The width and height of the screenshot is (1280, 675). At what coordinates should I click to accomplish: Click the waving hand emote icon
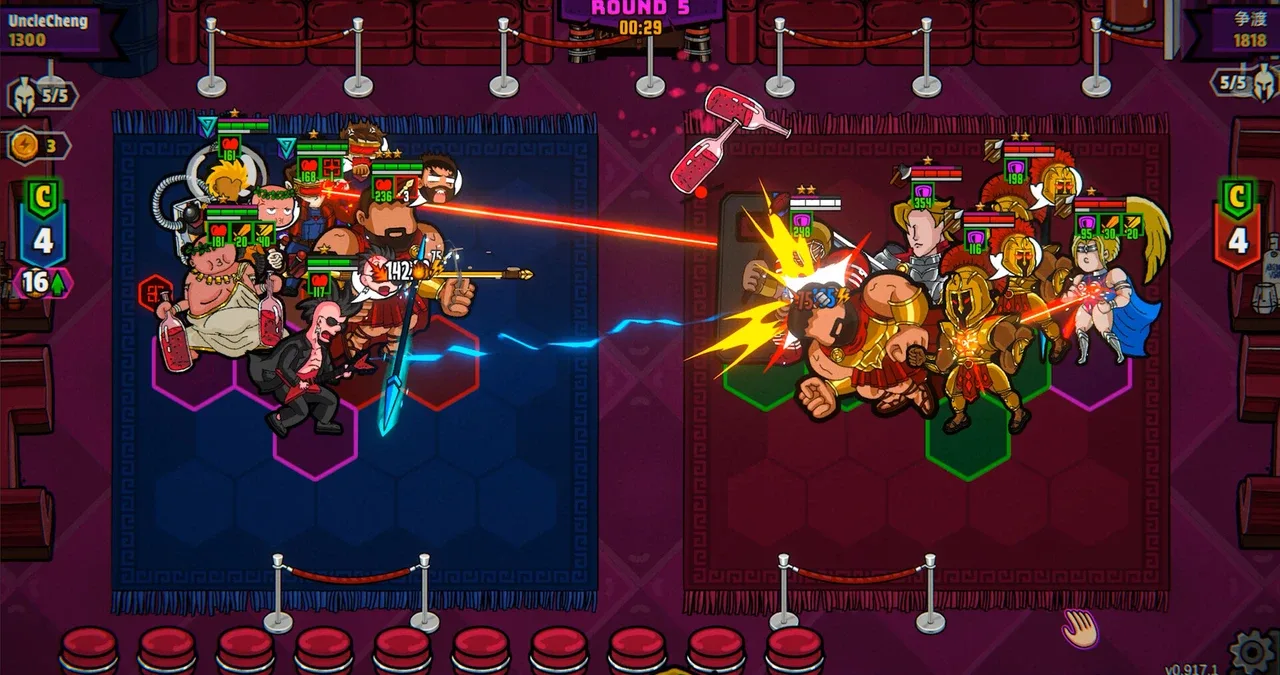[1080, 628]
